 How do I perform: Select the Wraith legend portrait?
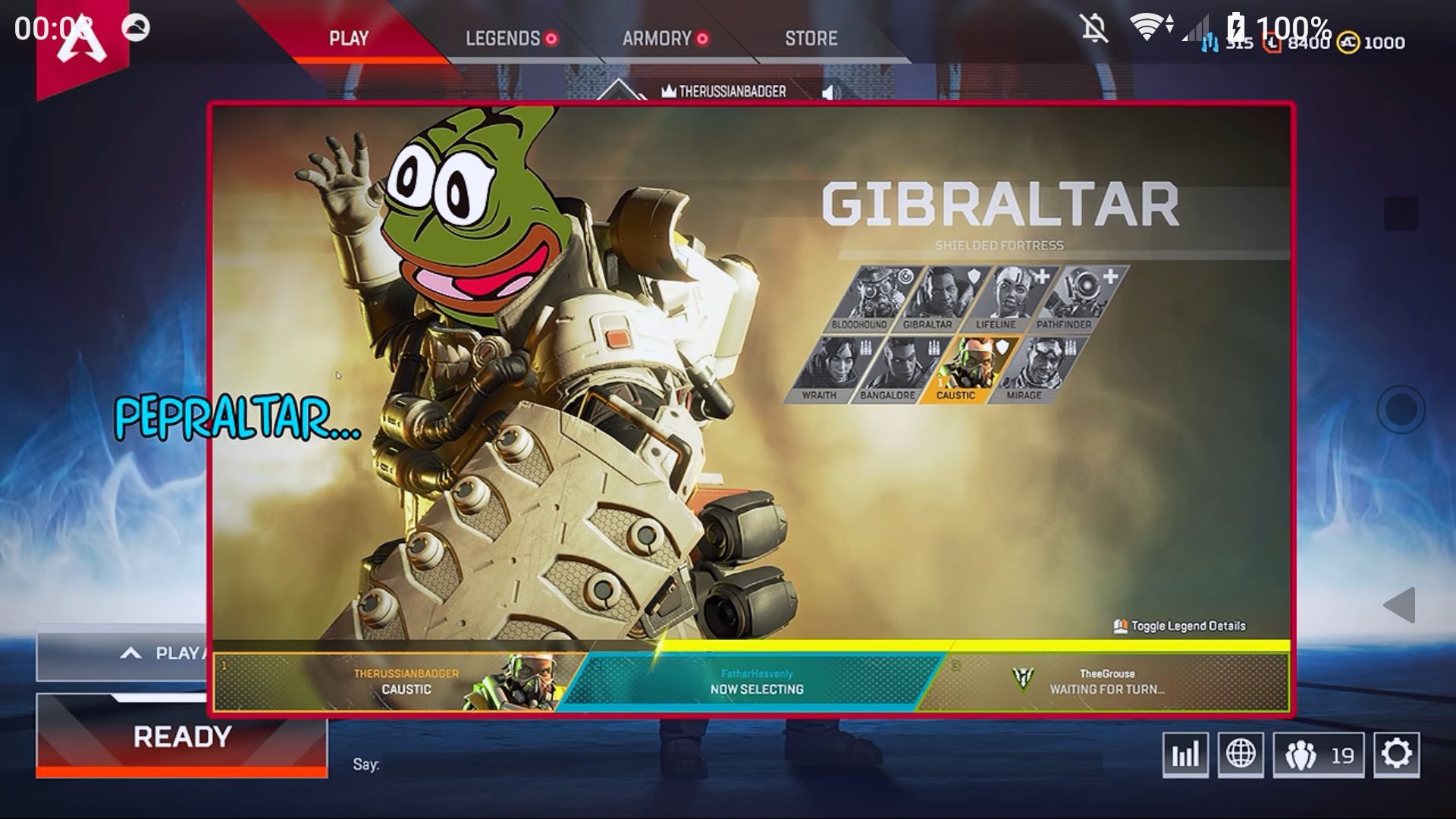pos(838,368)
